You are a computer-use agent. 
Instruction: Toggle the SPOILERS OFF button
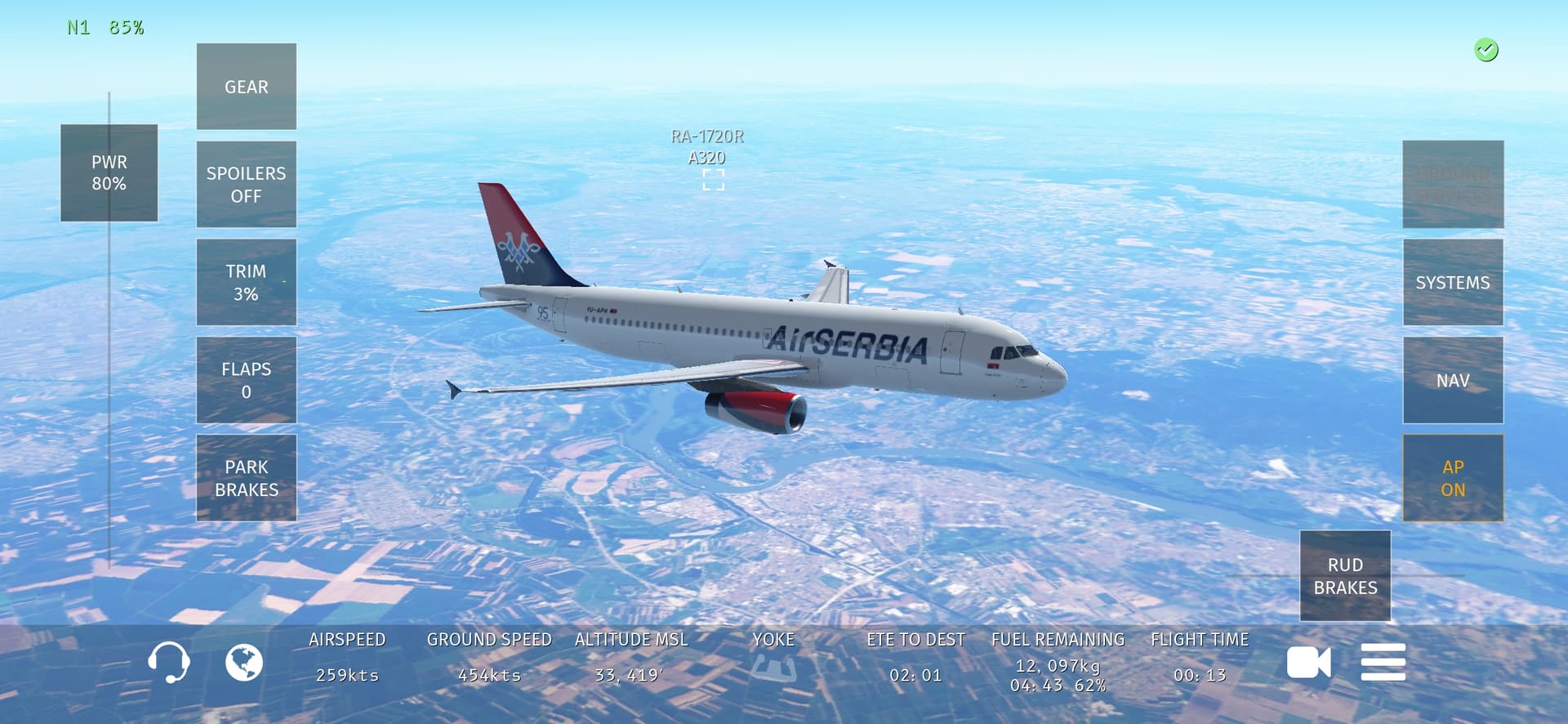click(x=246, y=184)
